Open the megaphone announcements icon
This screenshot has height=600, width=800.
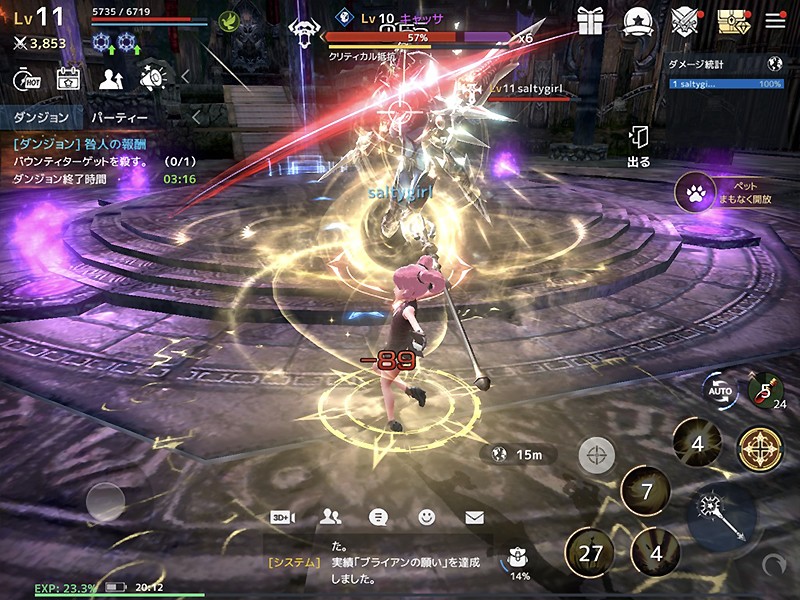point(152,78)
